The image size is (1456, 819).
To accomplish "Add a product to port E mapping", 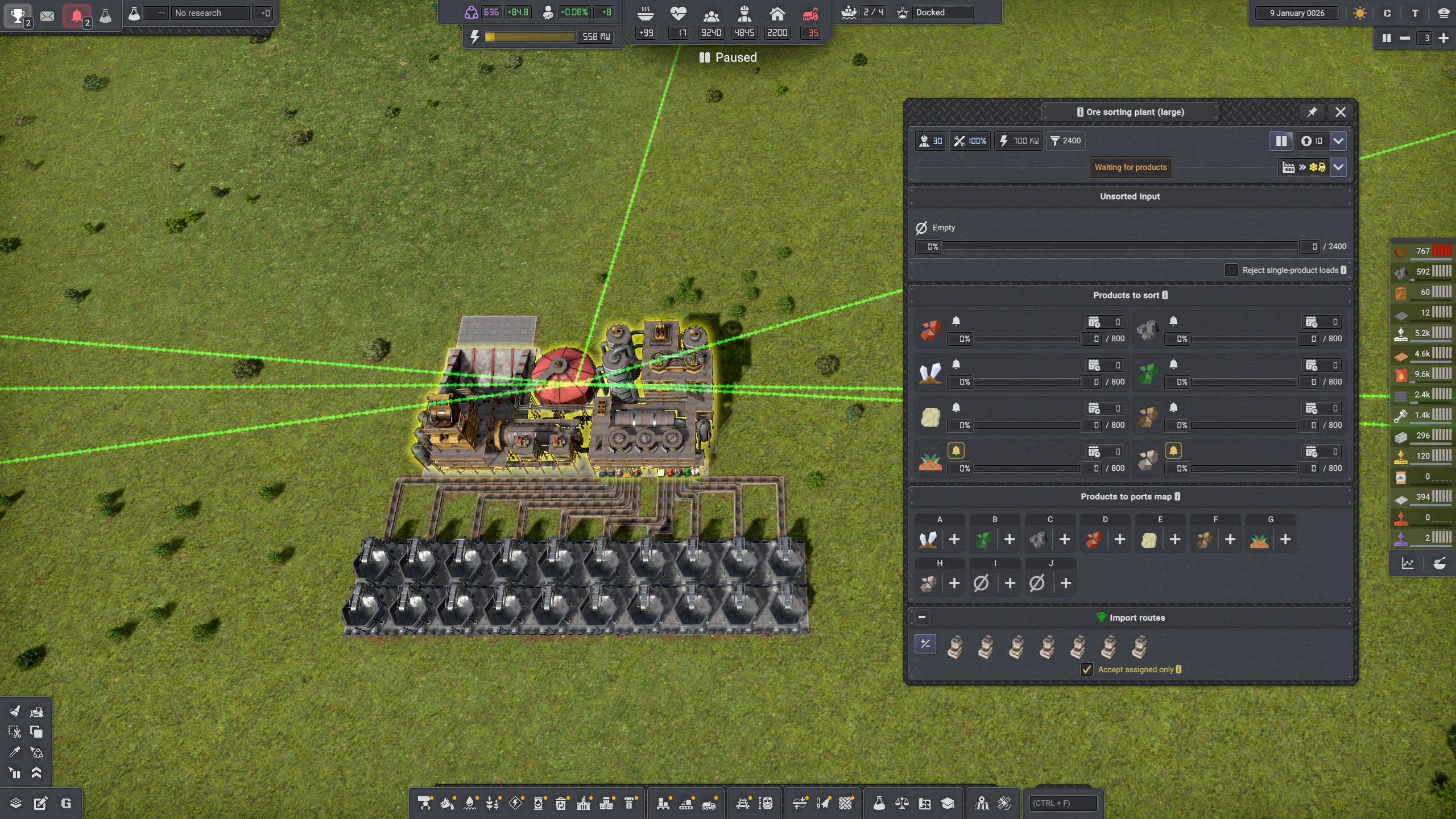I will click(1174, 541).
